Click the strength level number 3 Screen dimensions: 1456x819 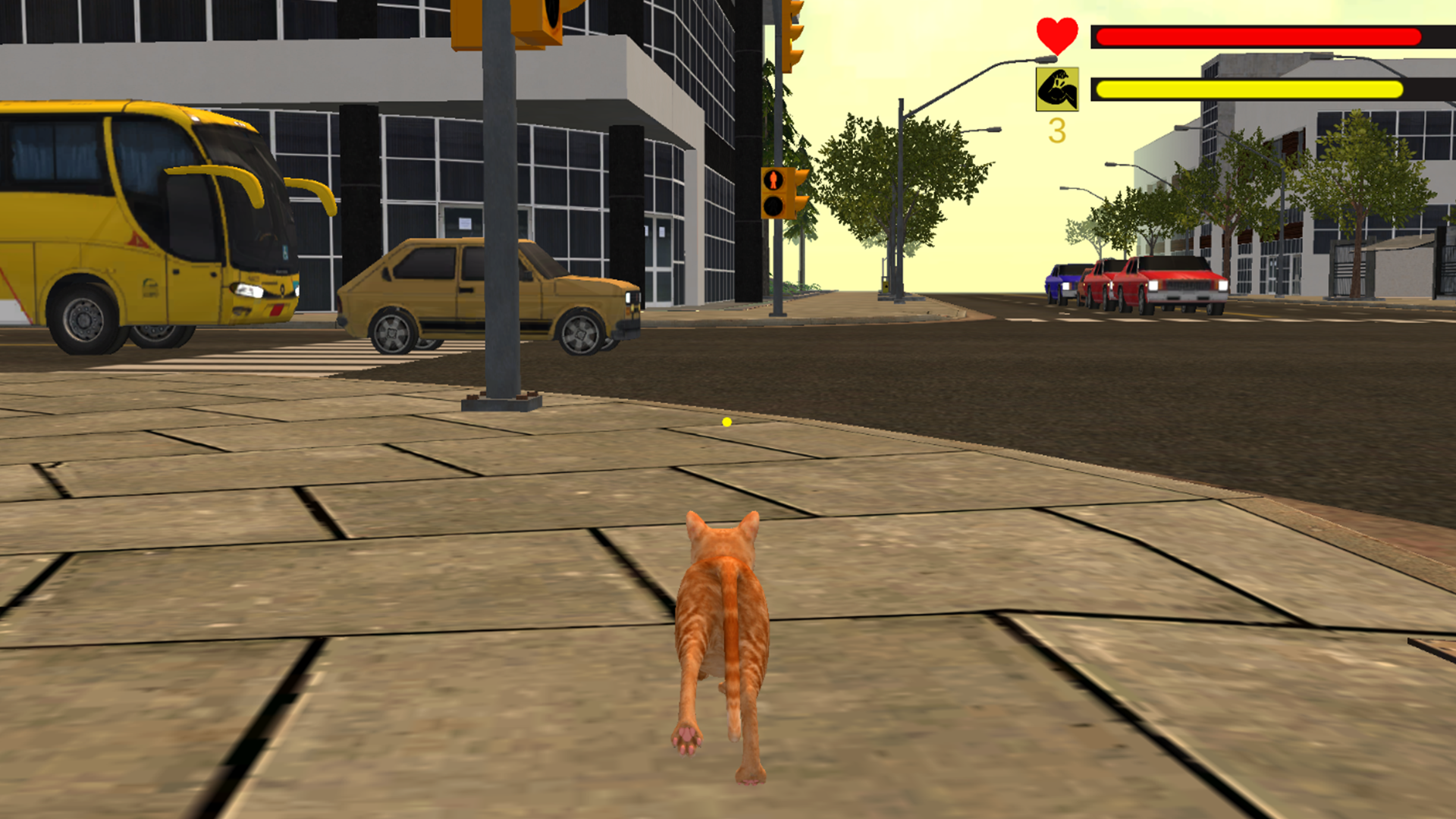(x=1057, y=129)
